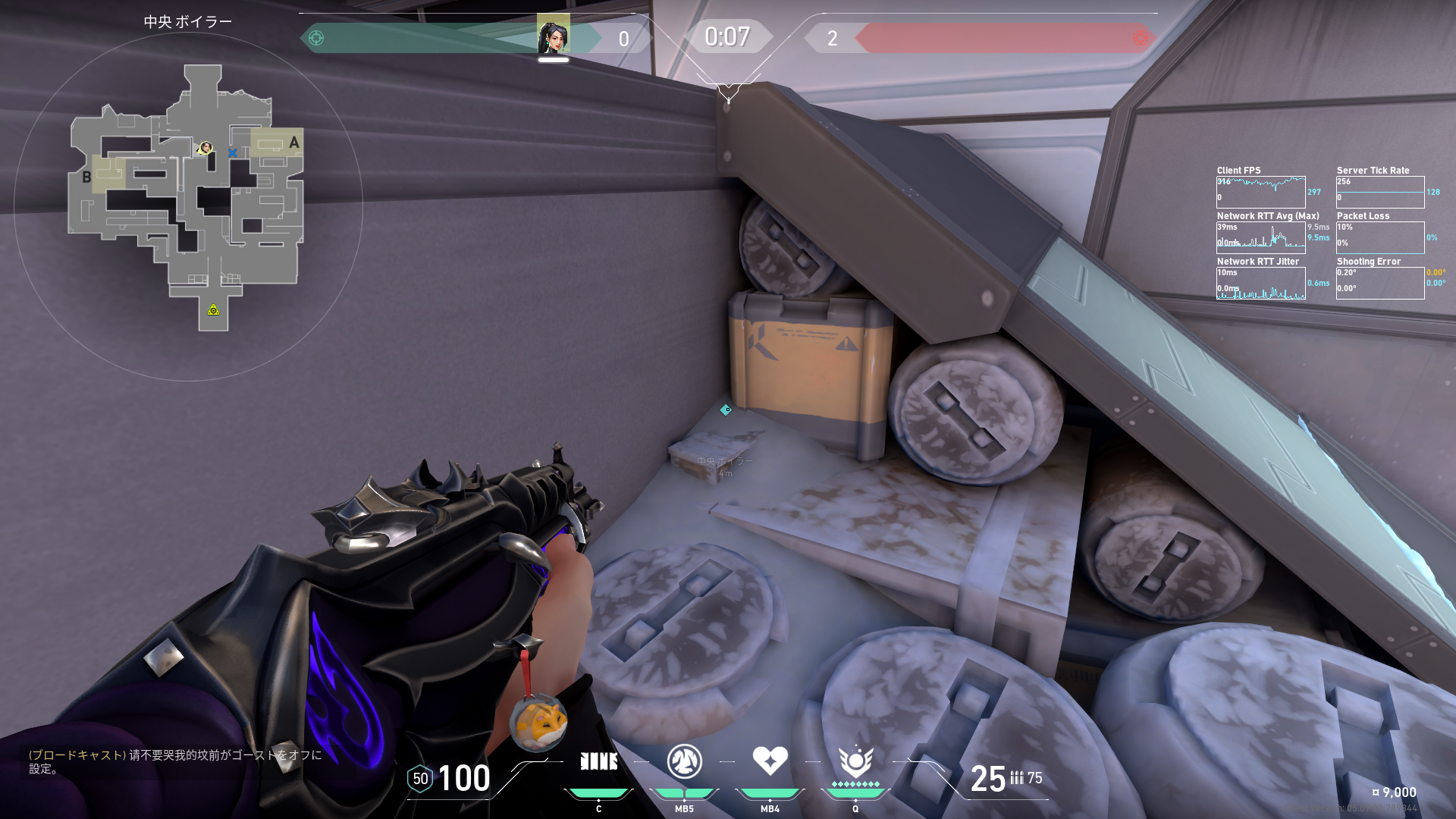Use the Healing Orb heart ability
Screen dimensions: 1456x819
[770, 761]
